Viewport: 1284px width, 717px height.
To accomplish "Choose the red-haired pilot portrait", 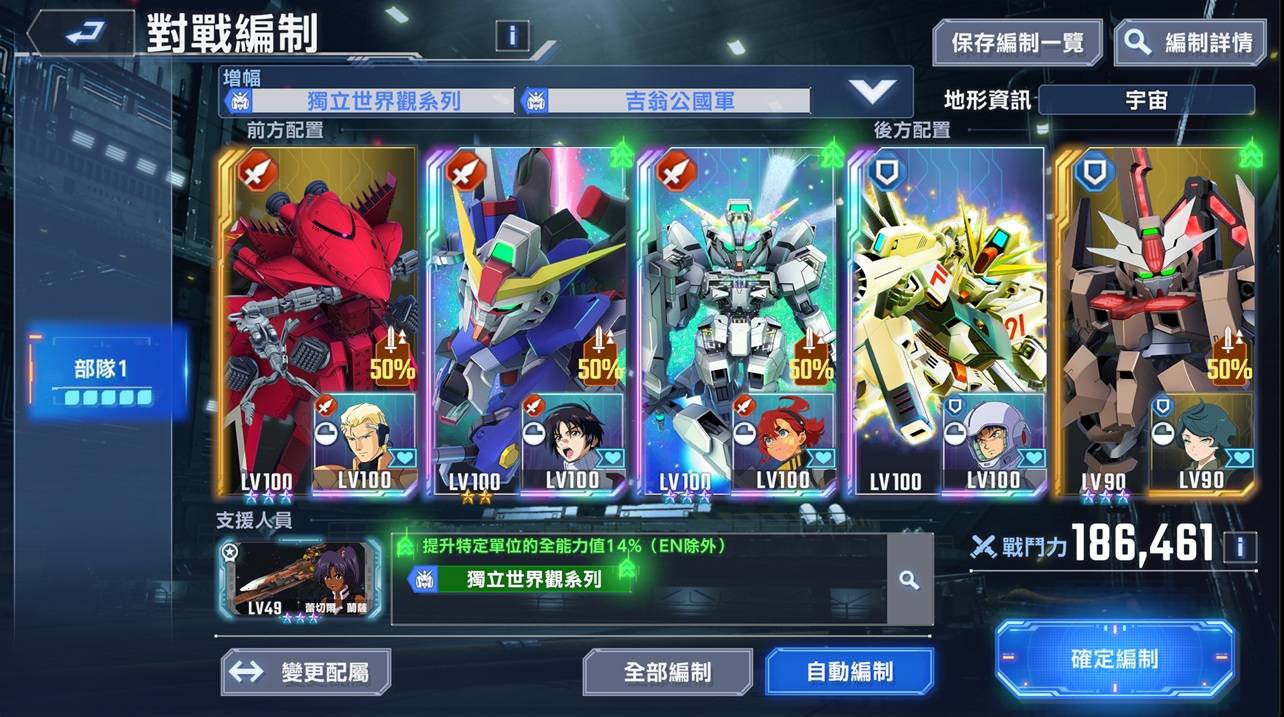I will tap(784, 438).
